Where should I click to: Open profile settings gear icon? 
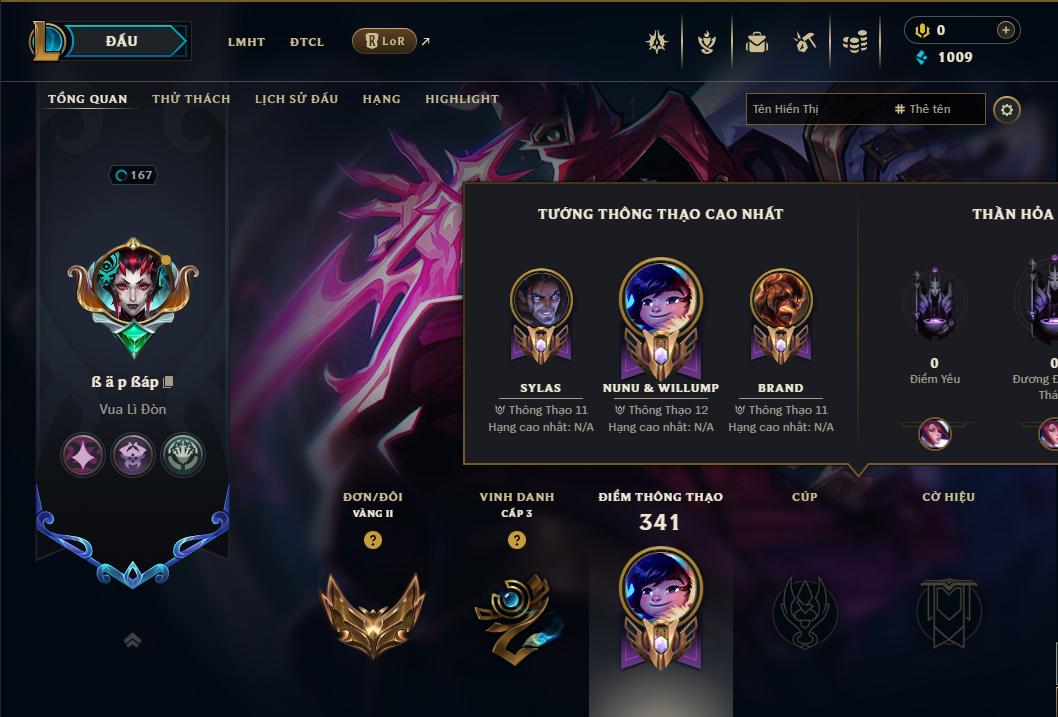(1007, 109)
